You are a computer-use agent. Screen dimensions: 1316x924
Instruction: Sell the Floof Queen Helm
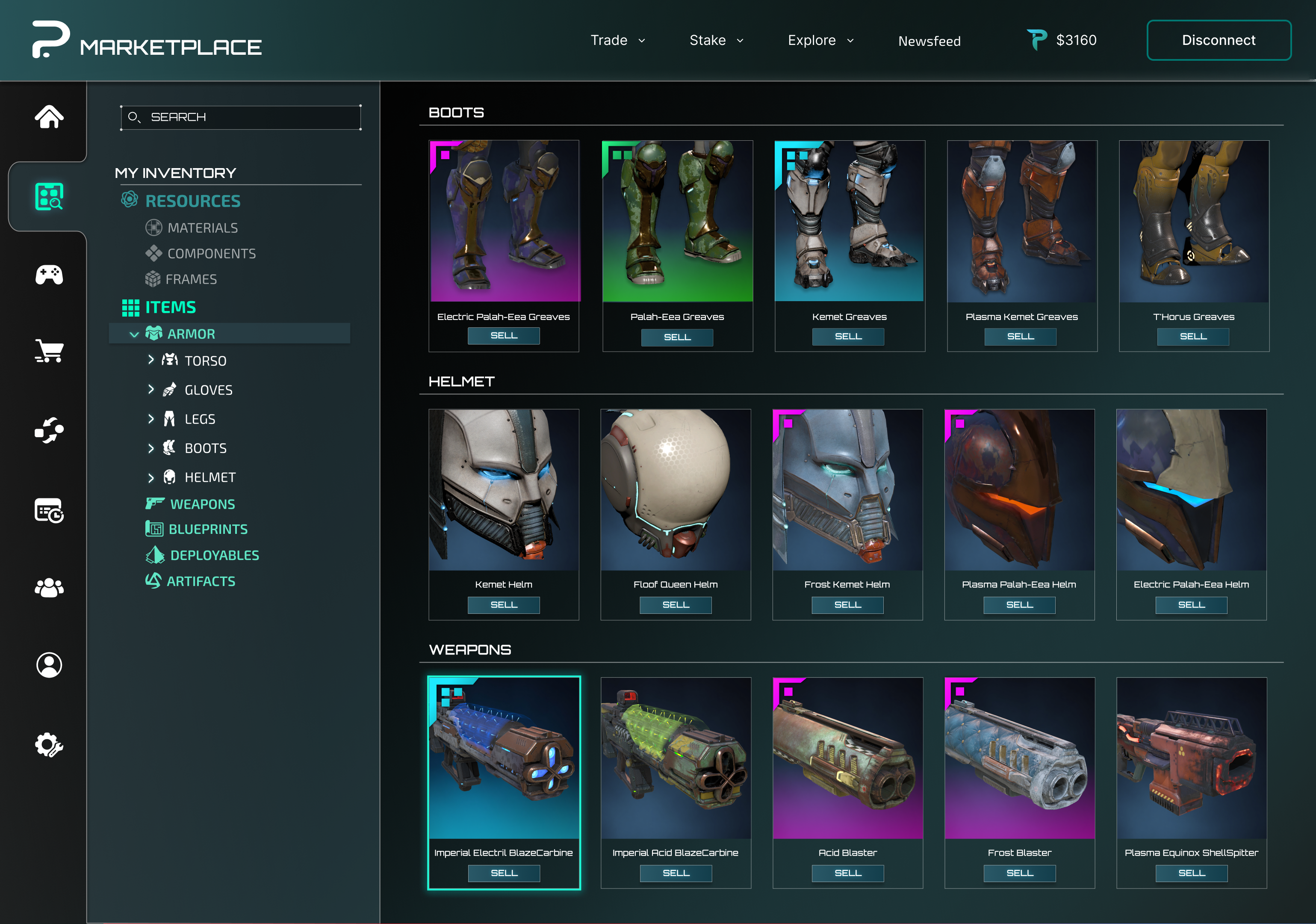pyautogui.click(x=675, y=604)
